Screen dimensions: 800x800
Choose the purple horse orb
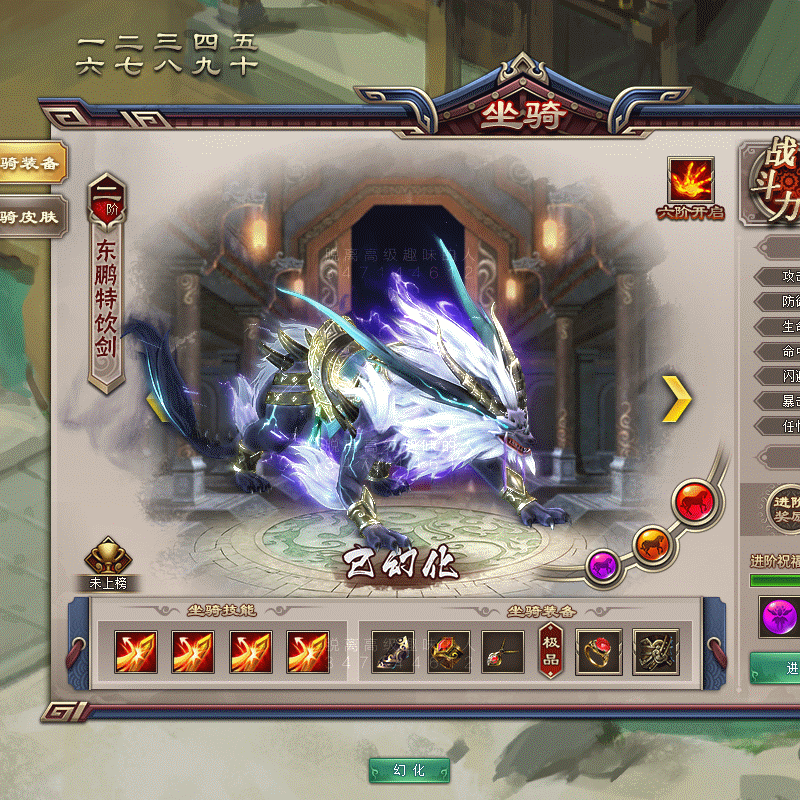[603, 565]
